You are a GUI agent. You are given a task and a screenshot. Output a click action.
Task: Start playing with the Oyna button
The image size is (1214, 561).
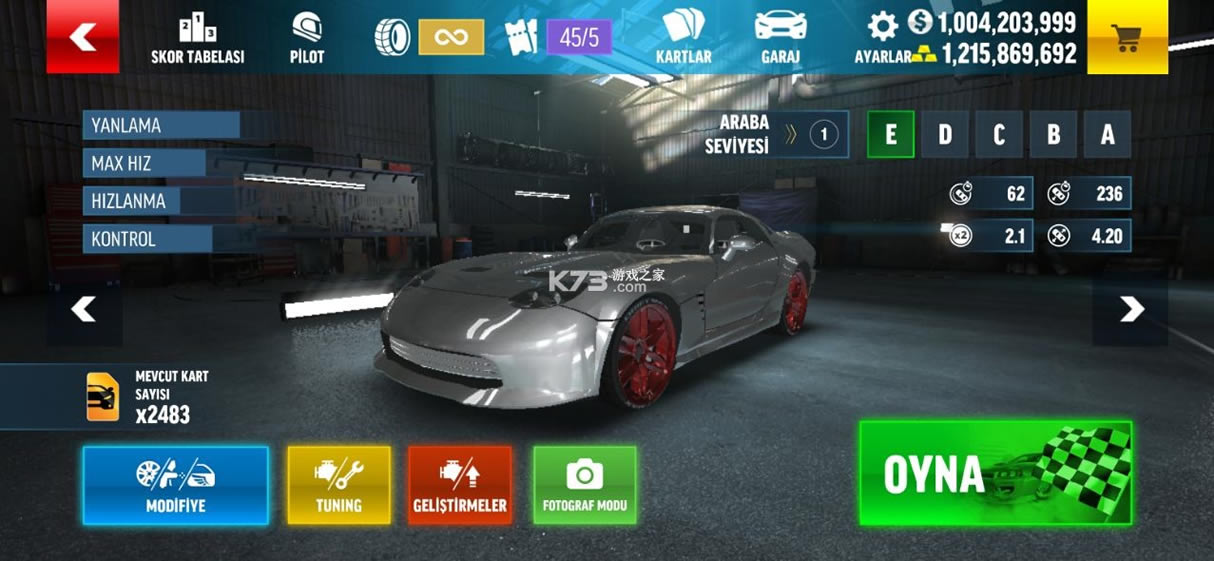[995, 473]
